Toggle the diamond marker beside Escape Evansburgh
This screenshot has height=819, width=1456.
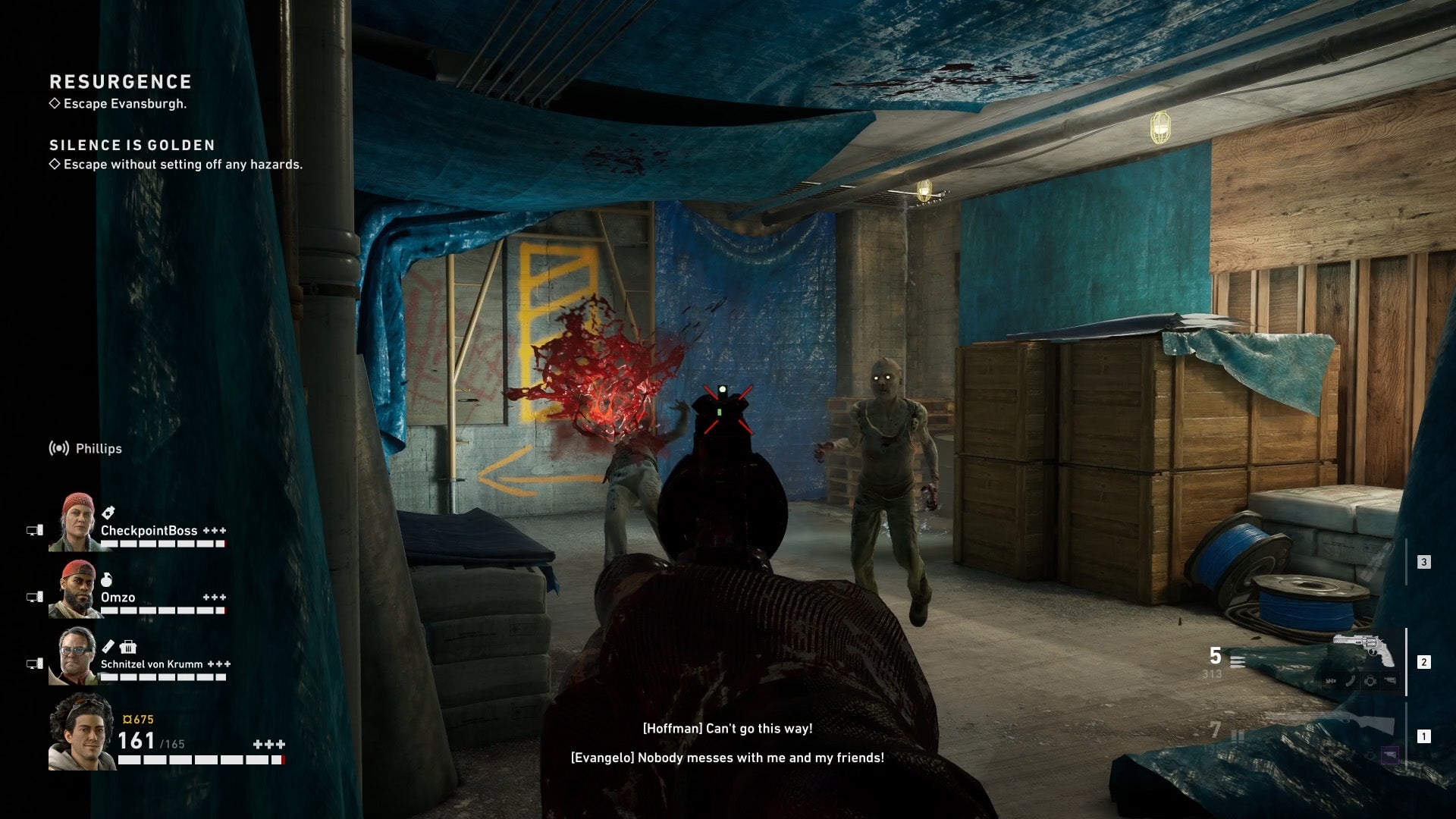pos(54,104)
